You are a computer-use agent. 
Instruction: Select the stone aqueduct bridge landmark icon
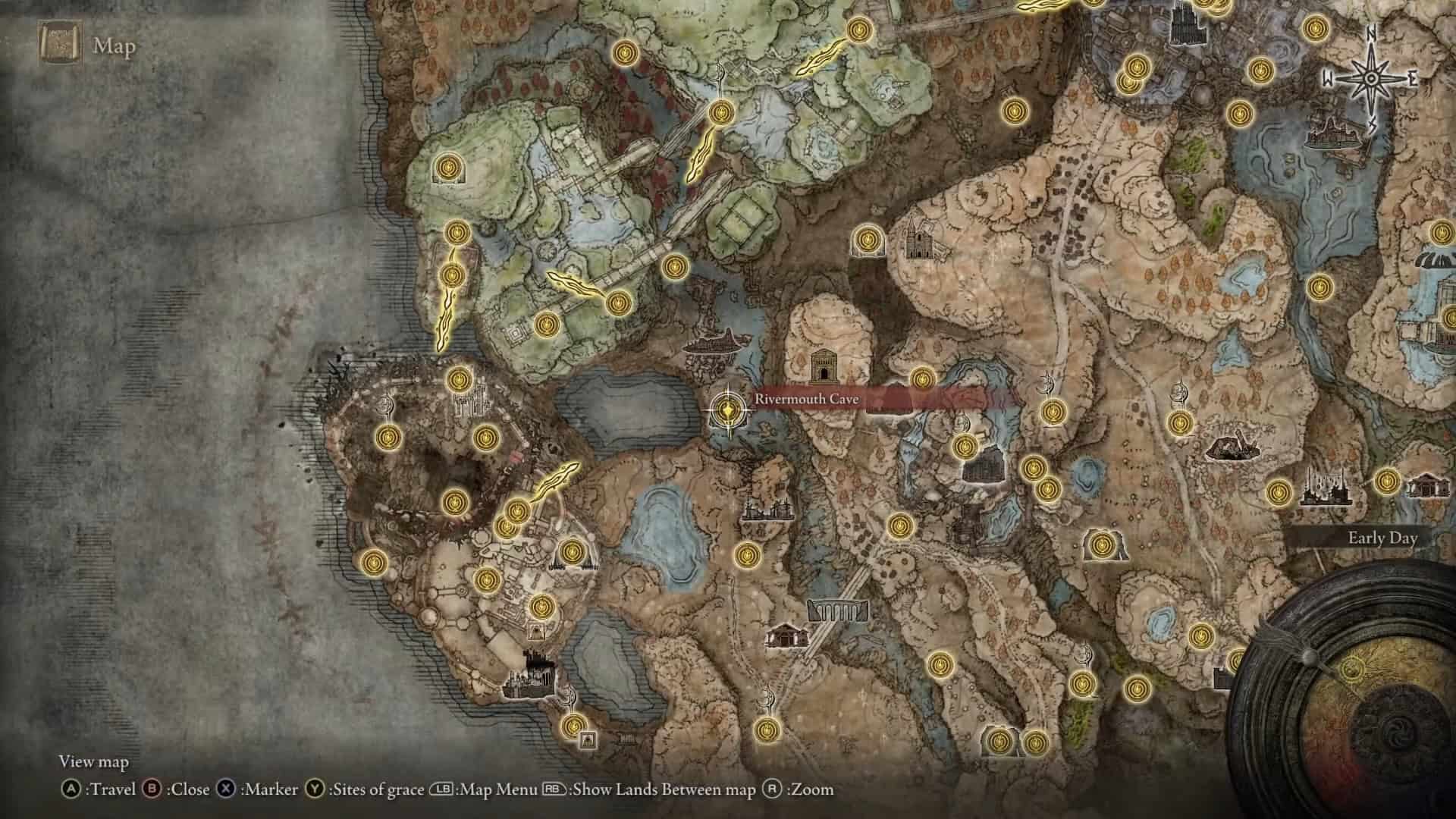tap(838, 610)
